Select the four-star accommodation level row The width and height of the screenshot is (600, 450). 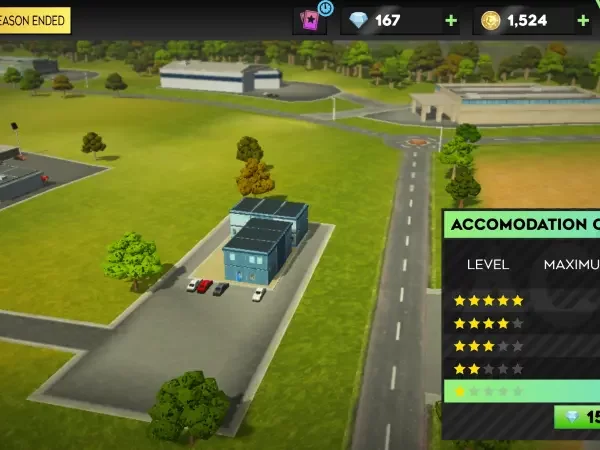pyautogui.click(x=520, y=323)
